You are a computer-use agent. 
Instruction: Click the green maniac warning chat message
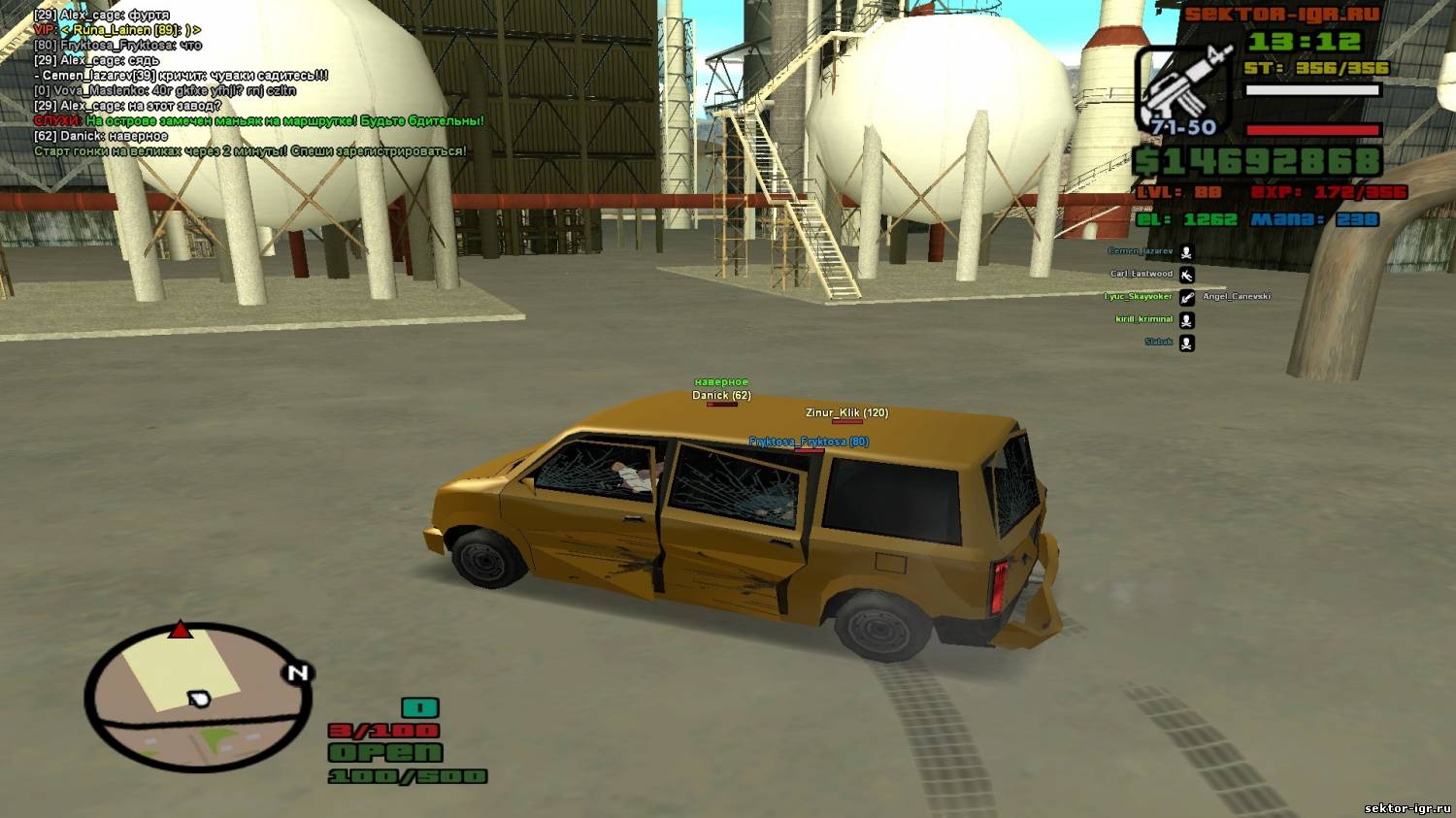(258, 121)
